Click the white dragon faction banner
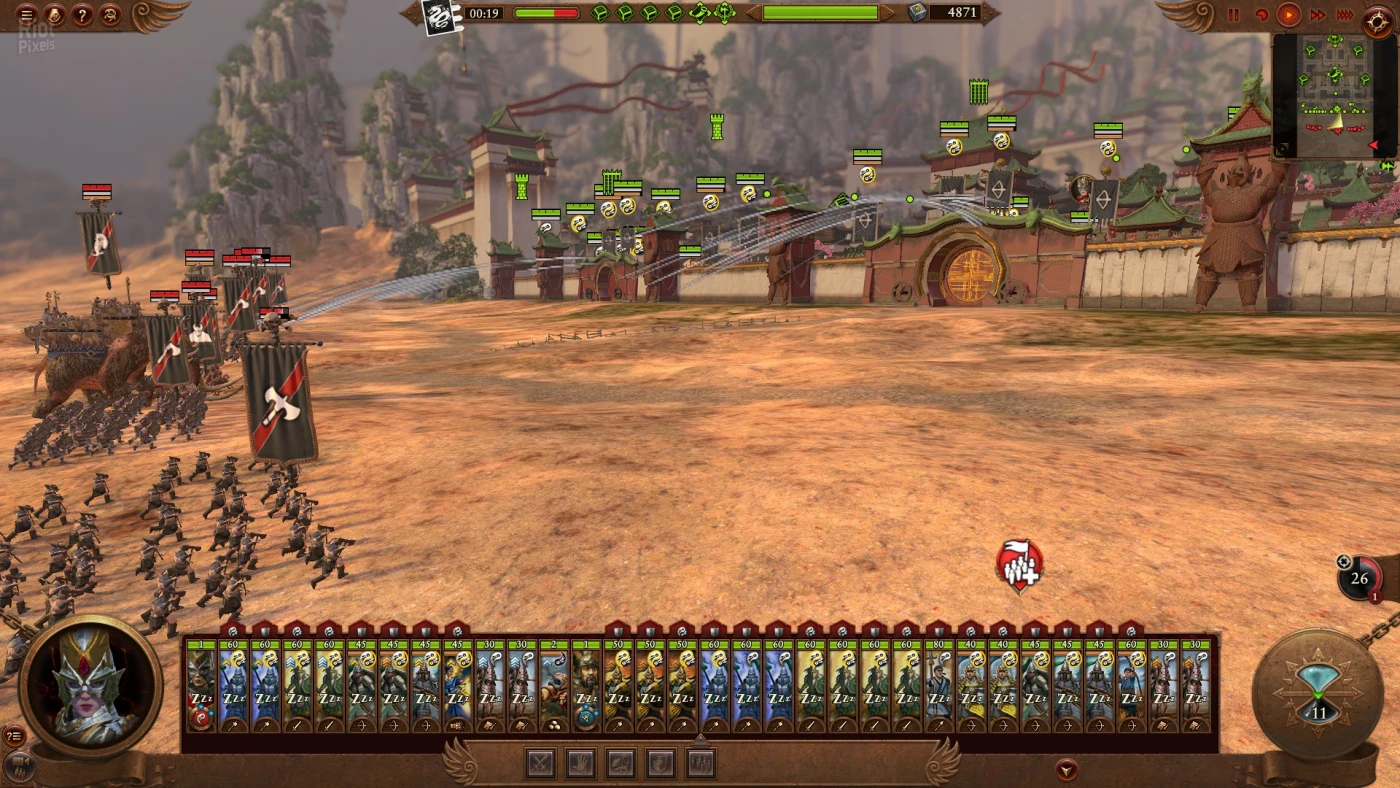Viewport: 1400px width, 788px height. point(438,15)
